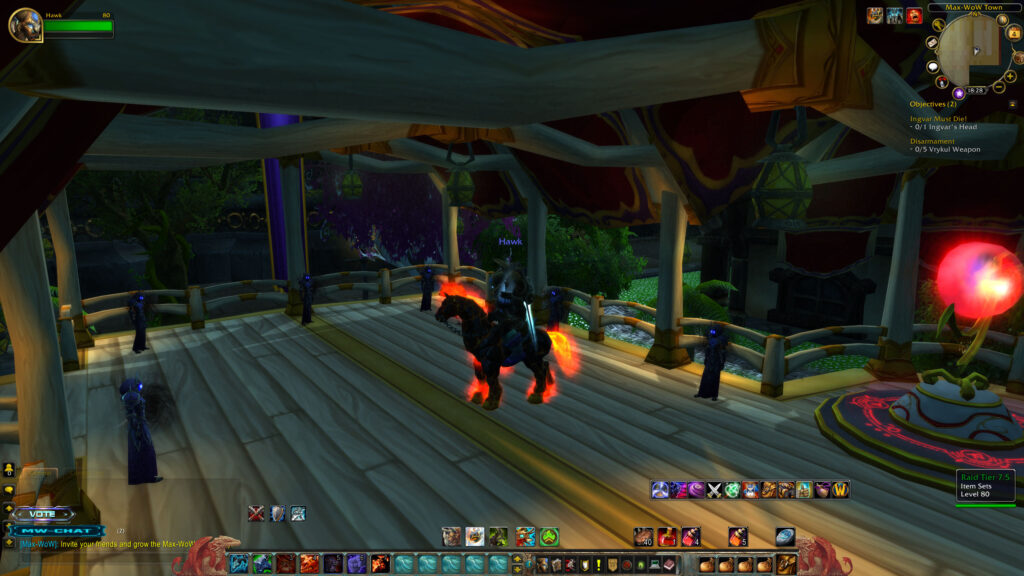Open the social friends button above chat

tap(9, 468)
